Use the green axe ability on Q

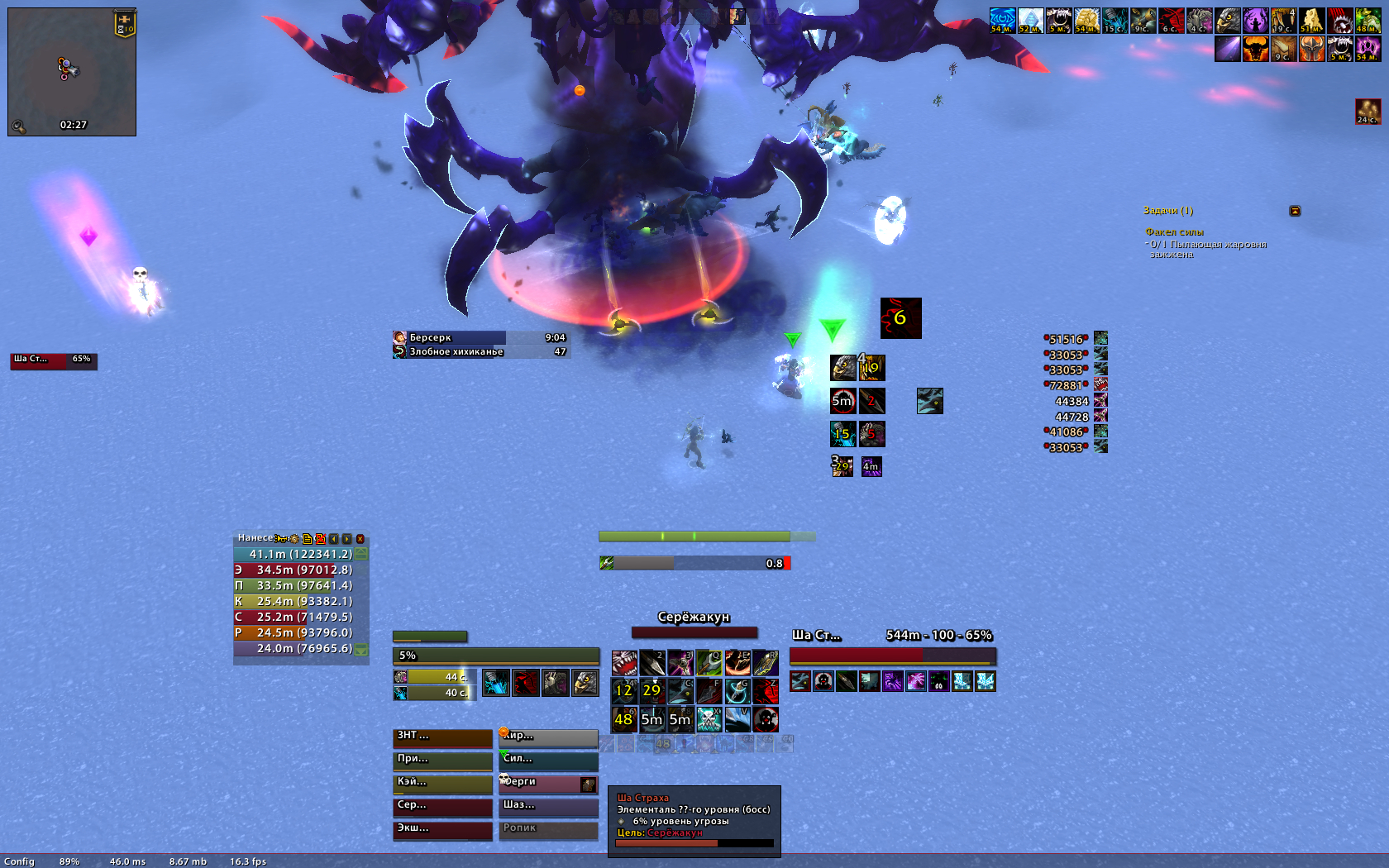[709, 663]
